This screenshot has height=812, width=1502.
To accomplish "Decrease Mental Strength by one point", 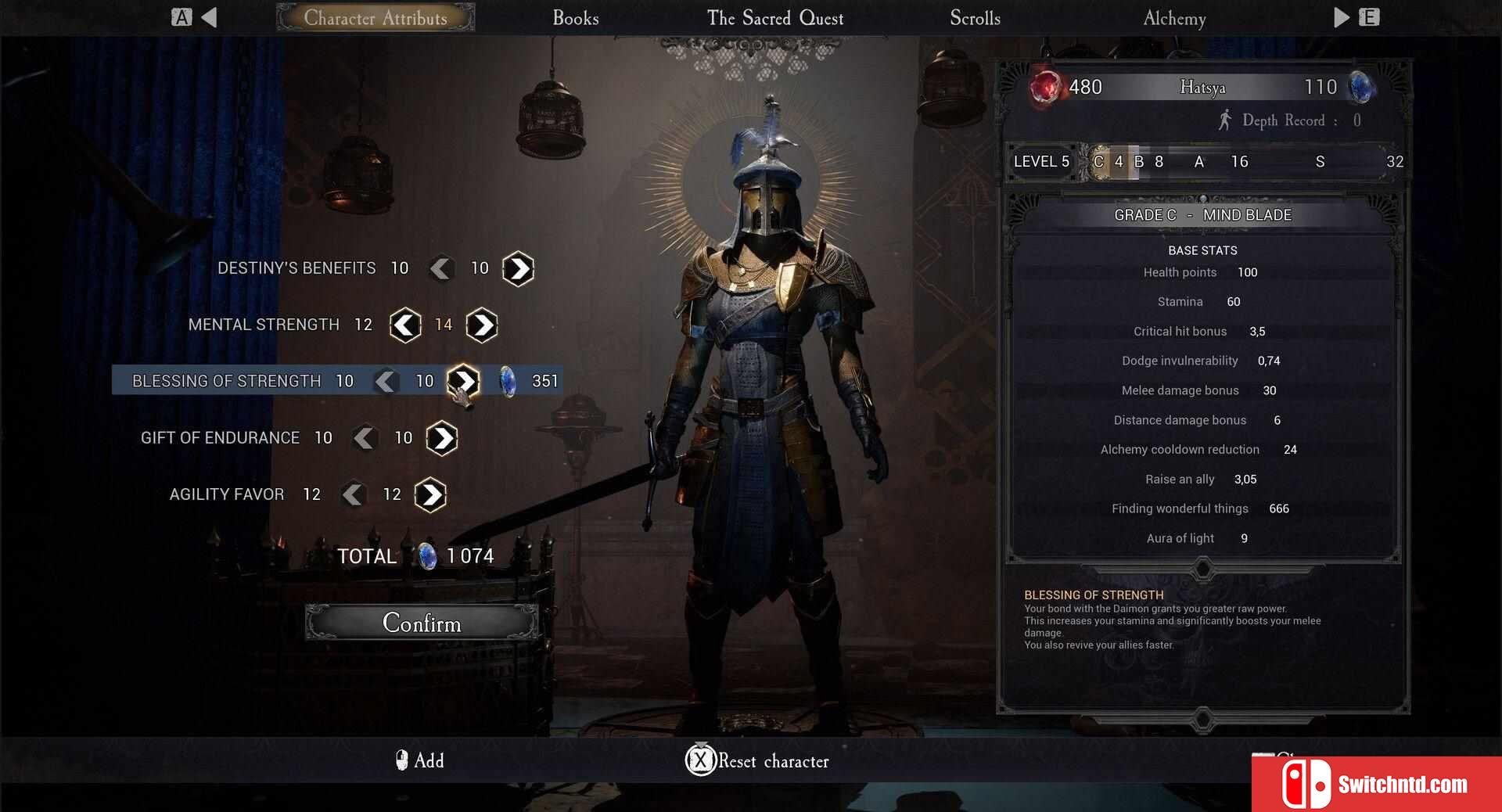I will (x=405, y=325).
